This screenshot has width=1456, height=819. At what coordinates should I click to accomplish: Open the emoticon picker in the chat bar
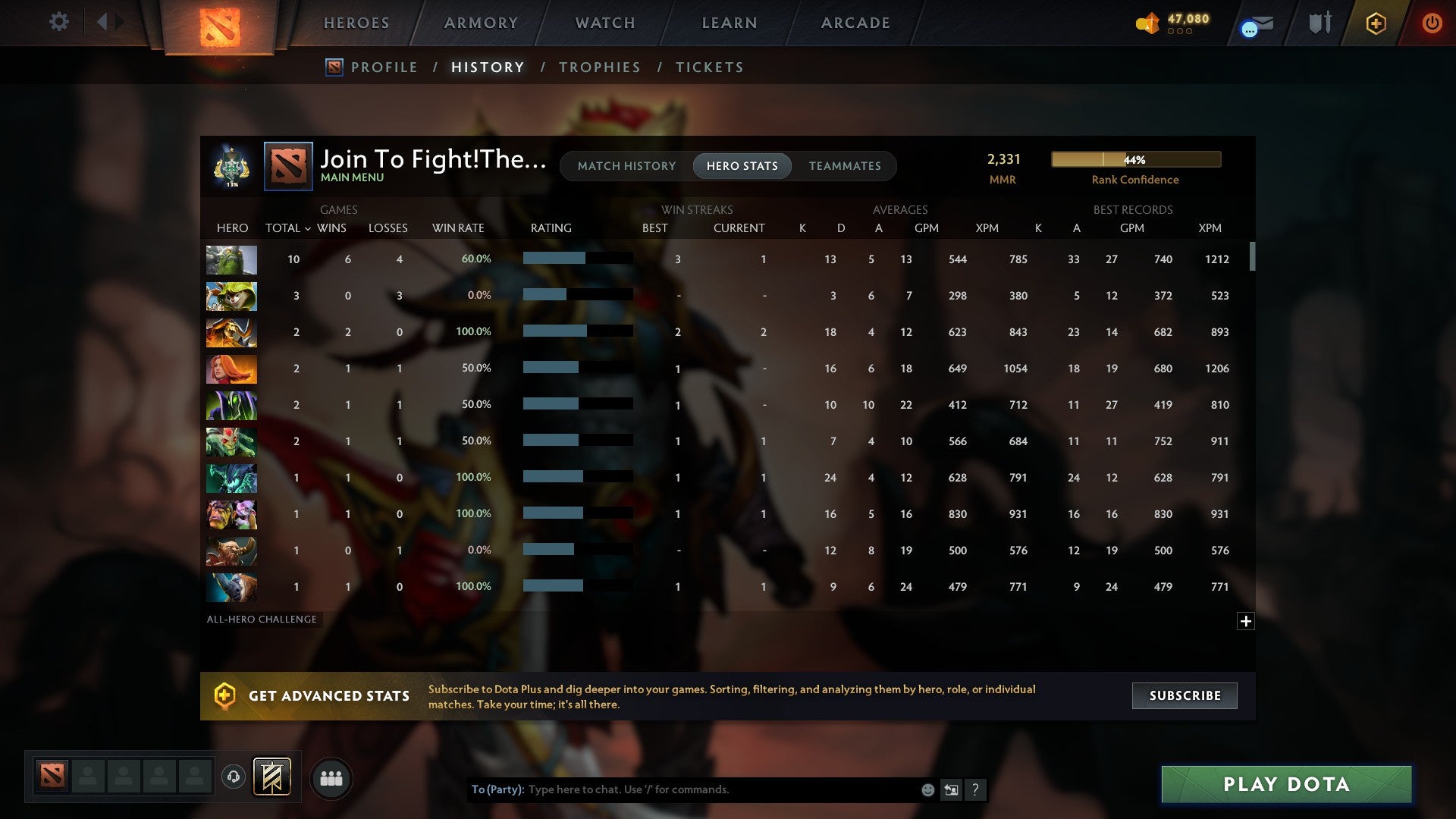[x=927, y=789]
